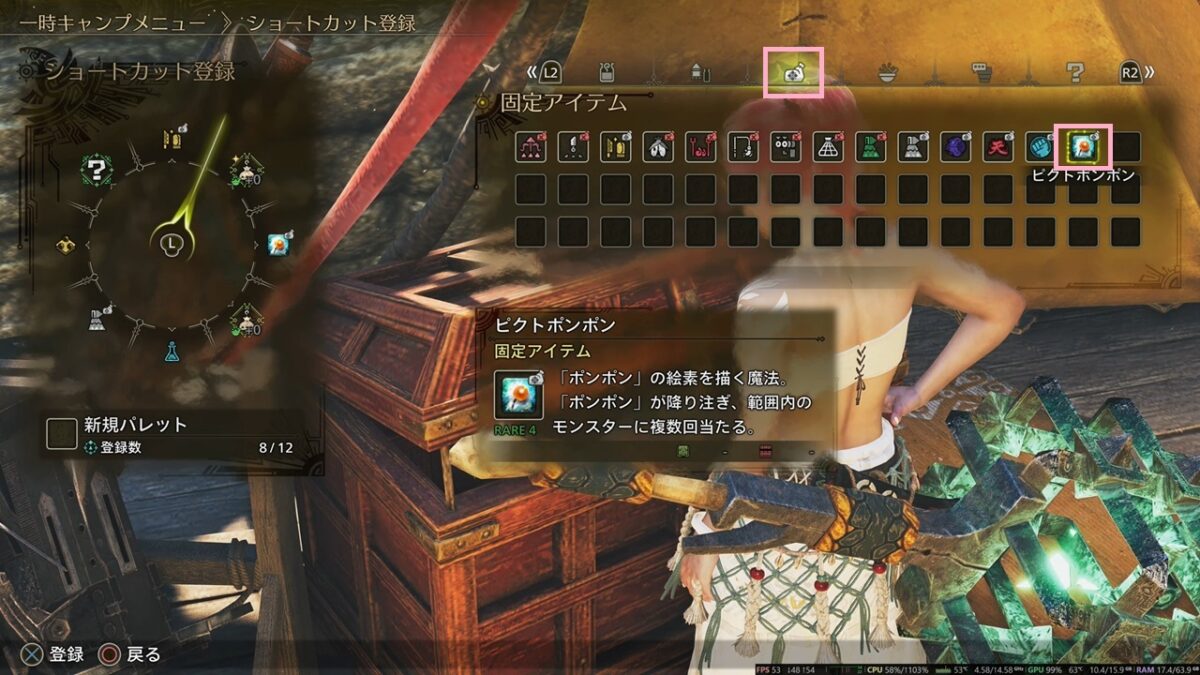1200x675 pixels.
Task: Select the grey cone radial shortcut slot
Action: 98,319
